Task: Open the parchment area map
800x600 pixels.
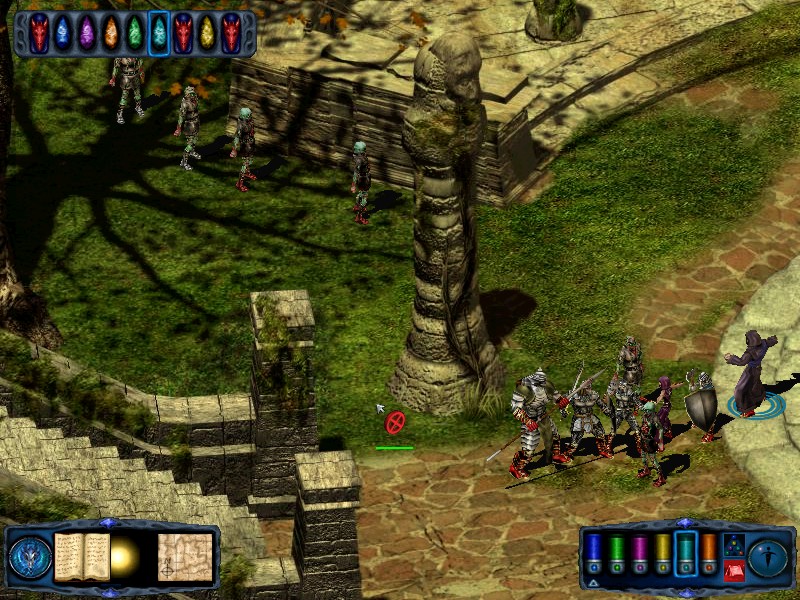Action: (185, 556)
